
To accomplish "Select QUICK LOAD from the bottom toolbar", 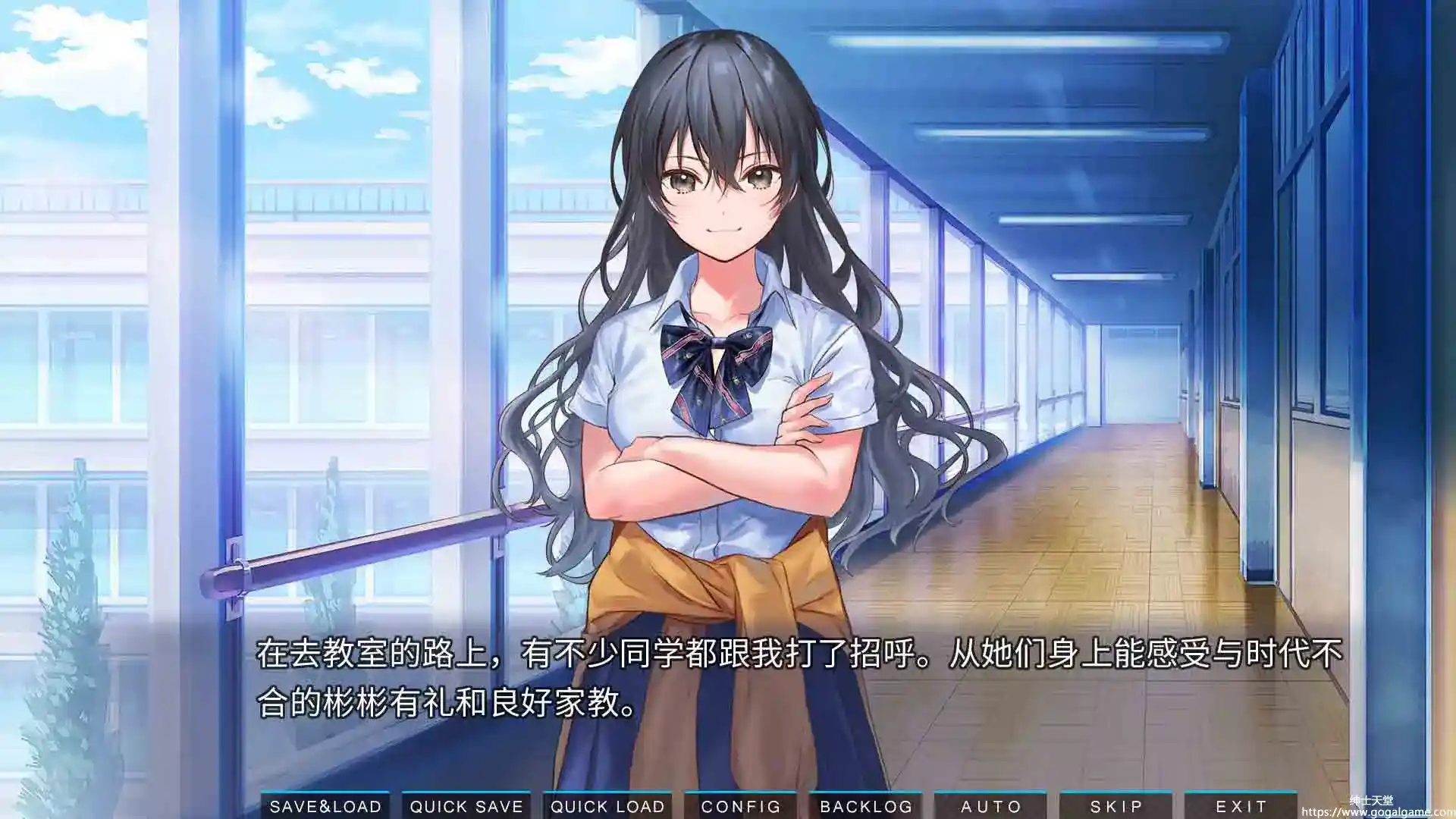I will pyautogui.click(x=606, y=805).
